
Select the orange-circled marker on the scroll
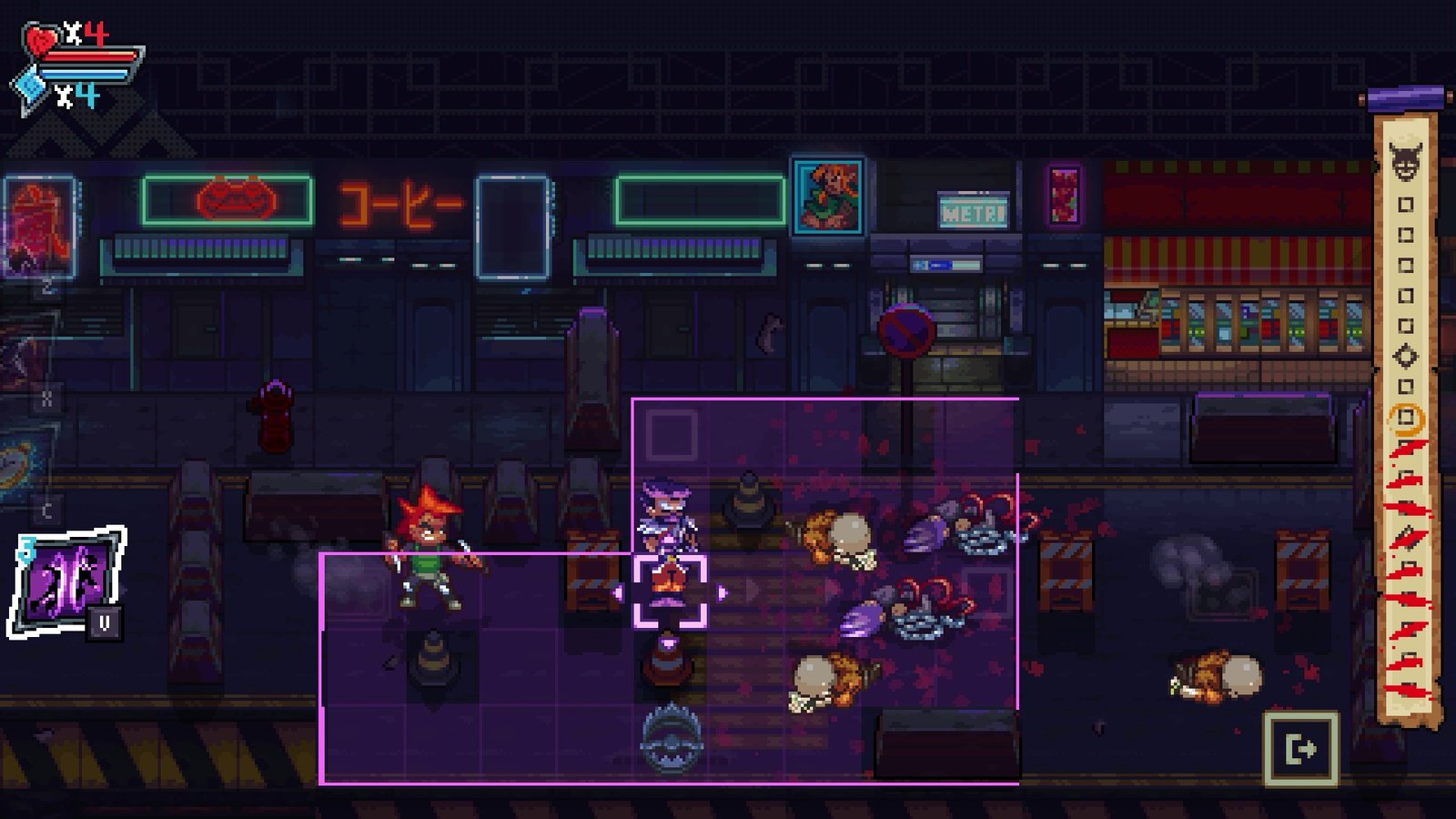(1406, 418)
